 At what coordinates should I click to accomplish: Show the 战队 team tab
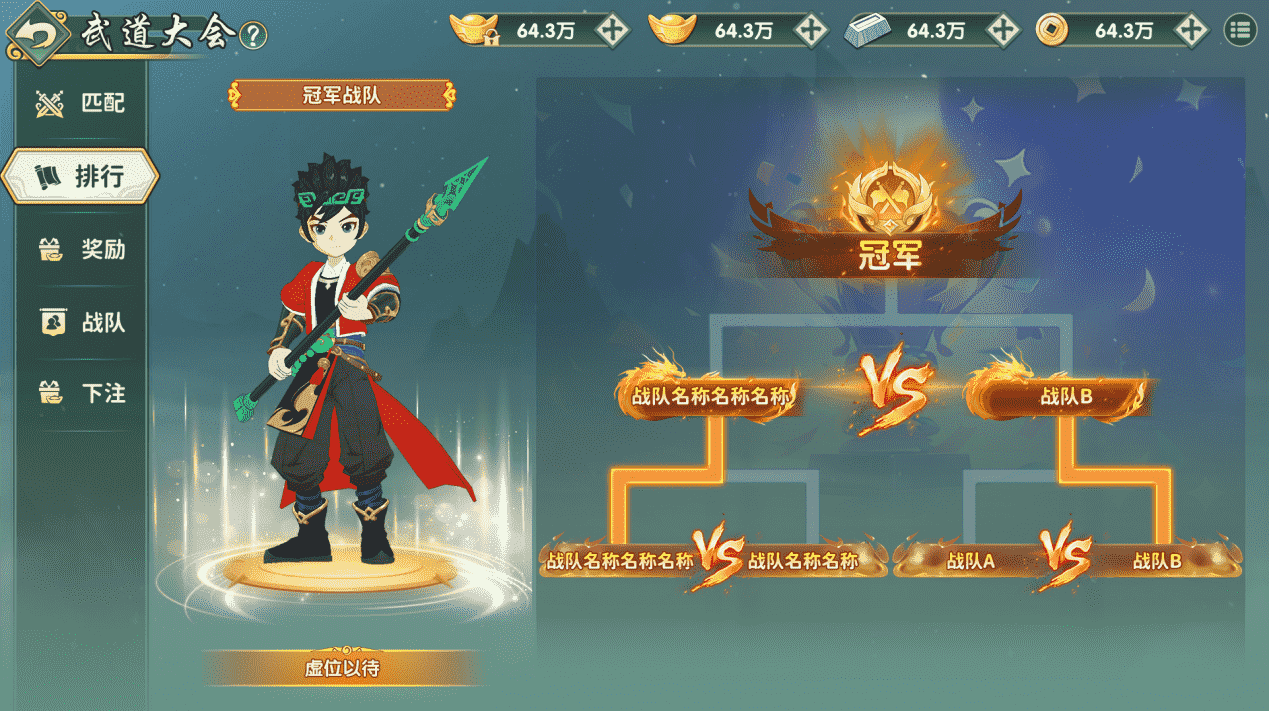(82, 322)
